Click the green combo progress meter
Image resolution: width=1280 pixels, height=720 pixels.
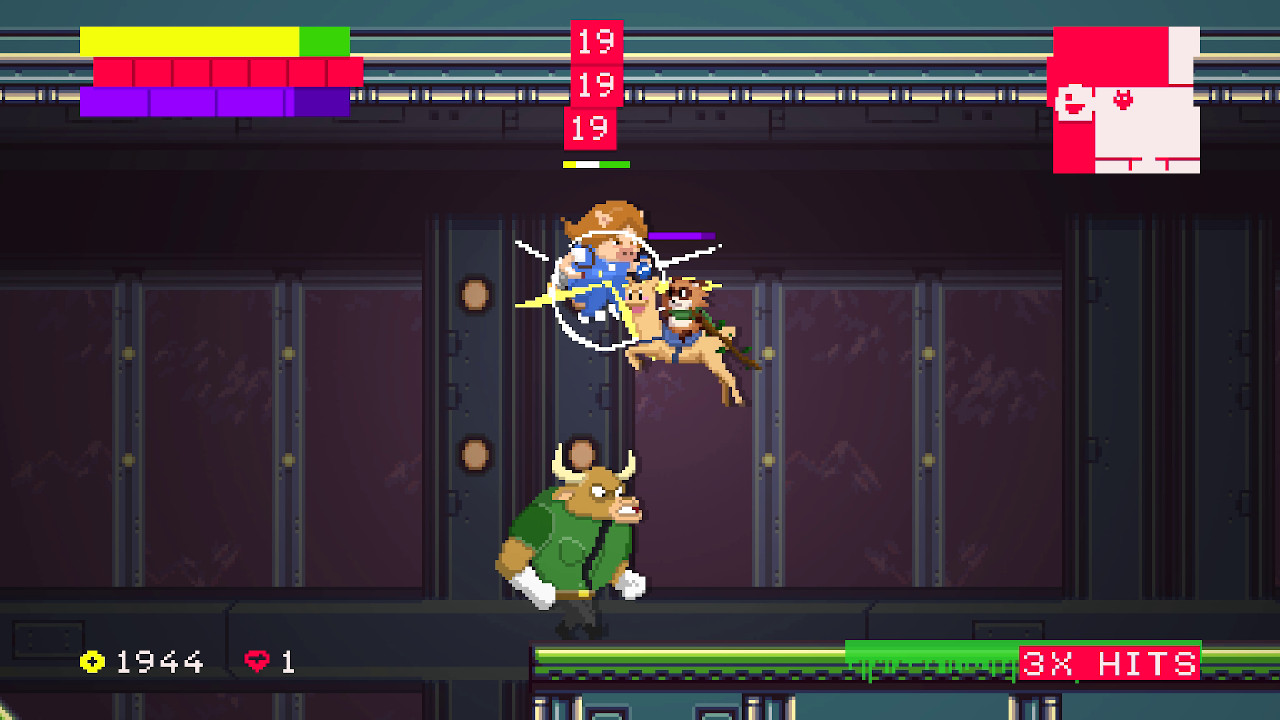click(920, 660)
